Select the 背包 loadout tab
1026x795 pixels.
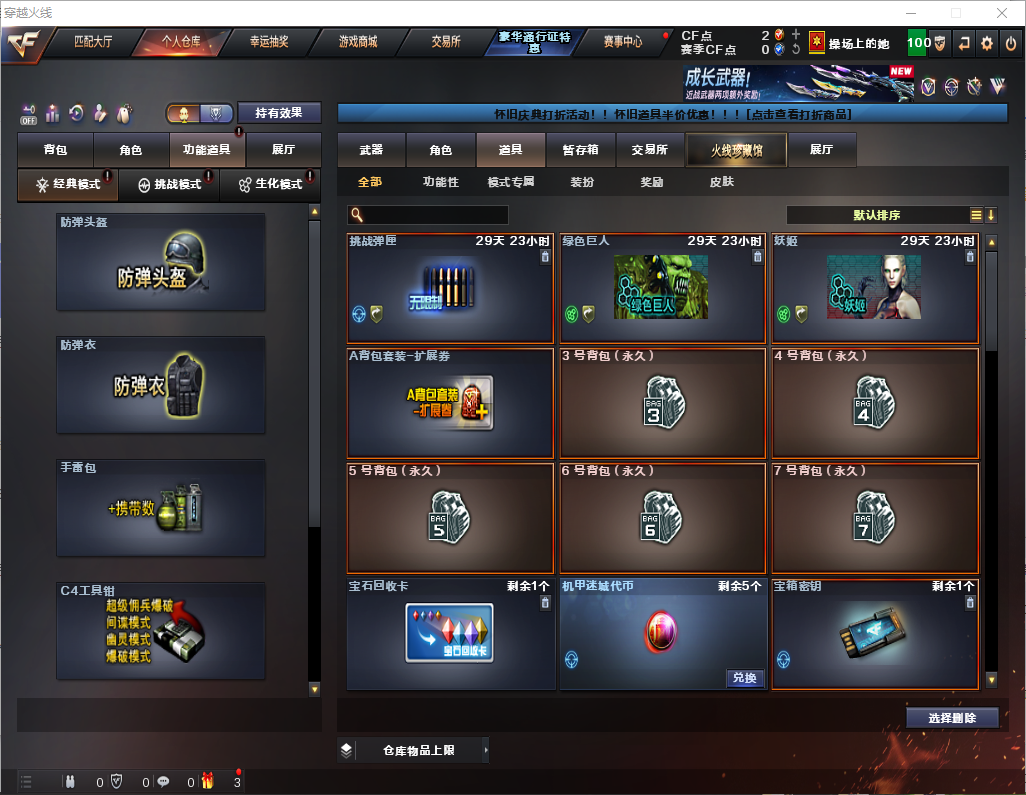coord(55,150)
